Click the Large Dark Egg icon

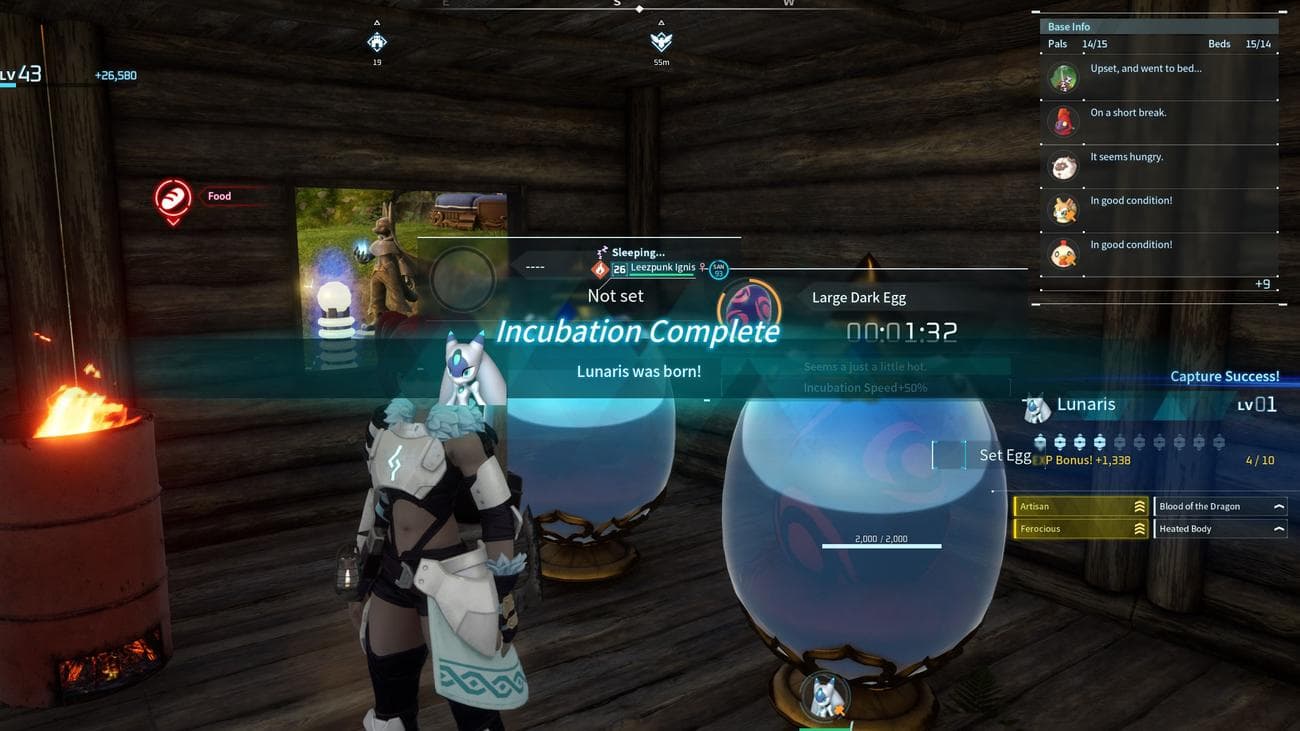coord(751,304)
